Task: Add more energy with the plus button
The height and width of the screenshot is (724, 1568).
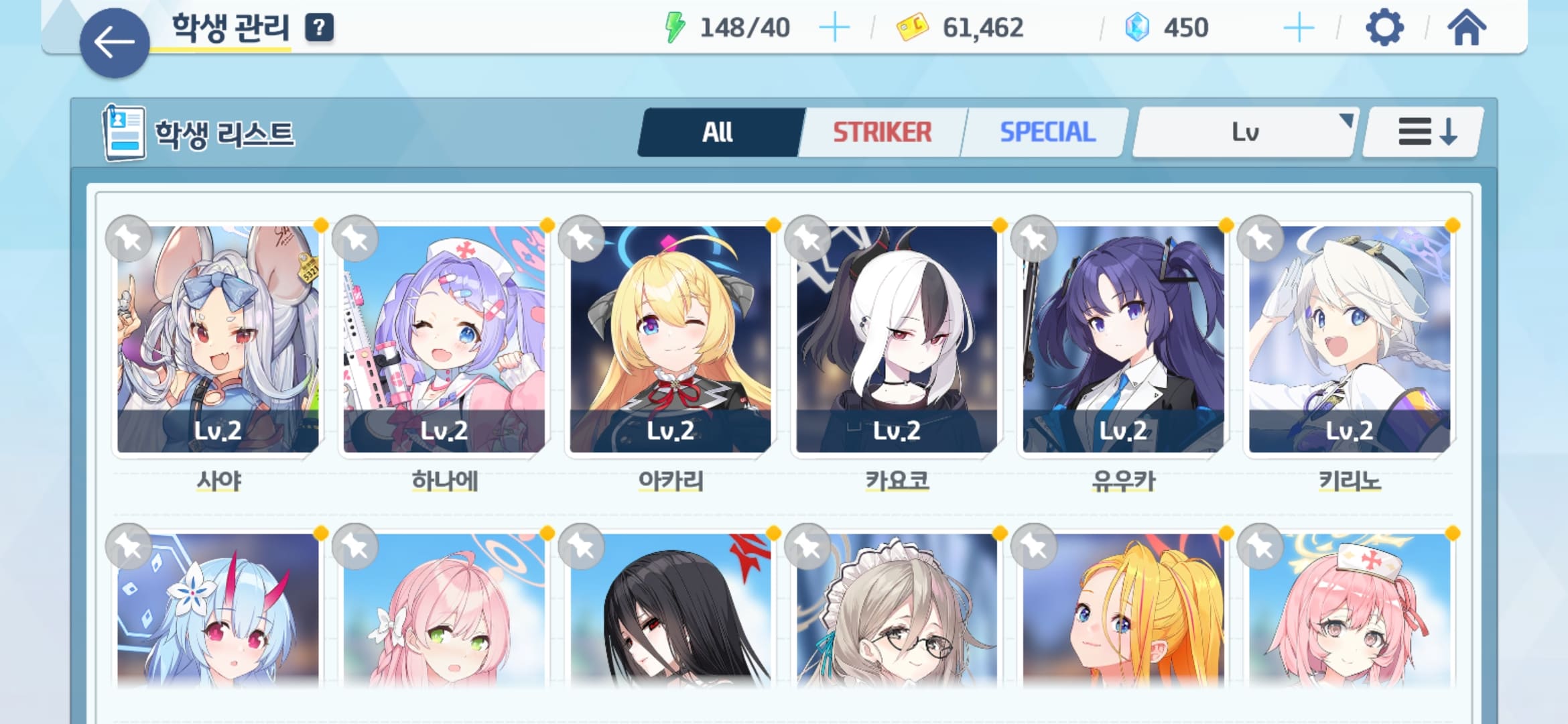Action: click(x=834, y=28)
